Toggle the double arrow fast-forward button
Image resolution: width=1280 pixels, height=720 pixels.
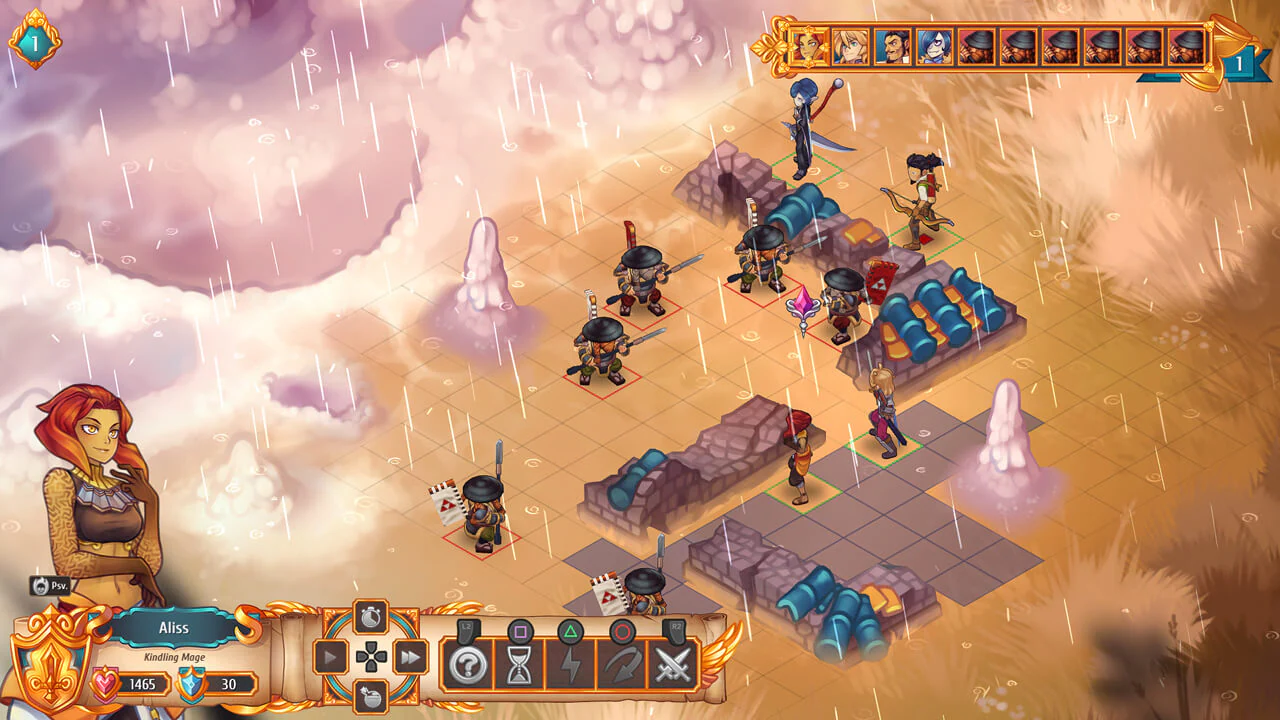[410, 657]
